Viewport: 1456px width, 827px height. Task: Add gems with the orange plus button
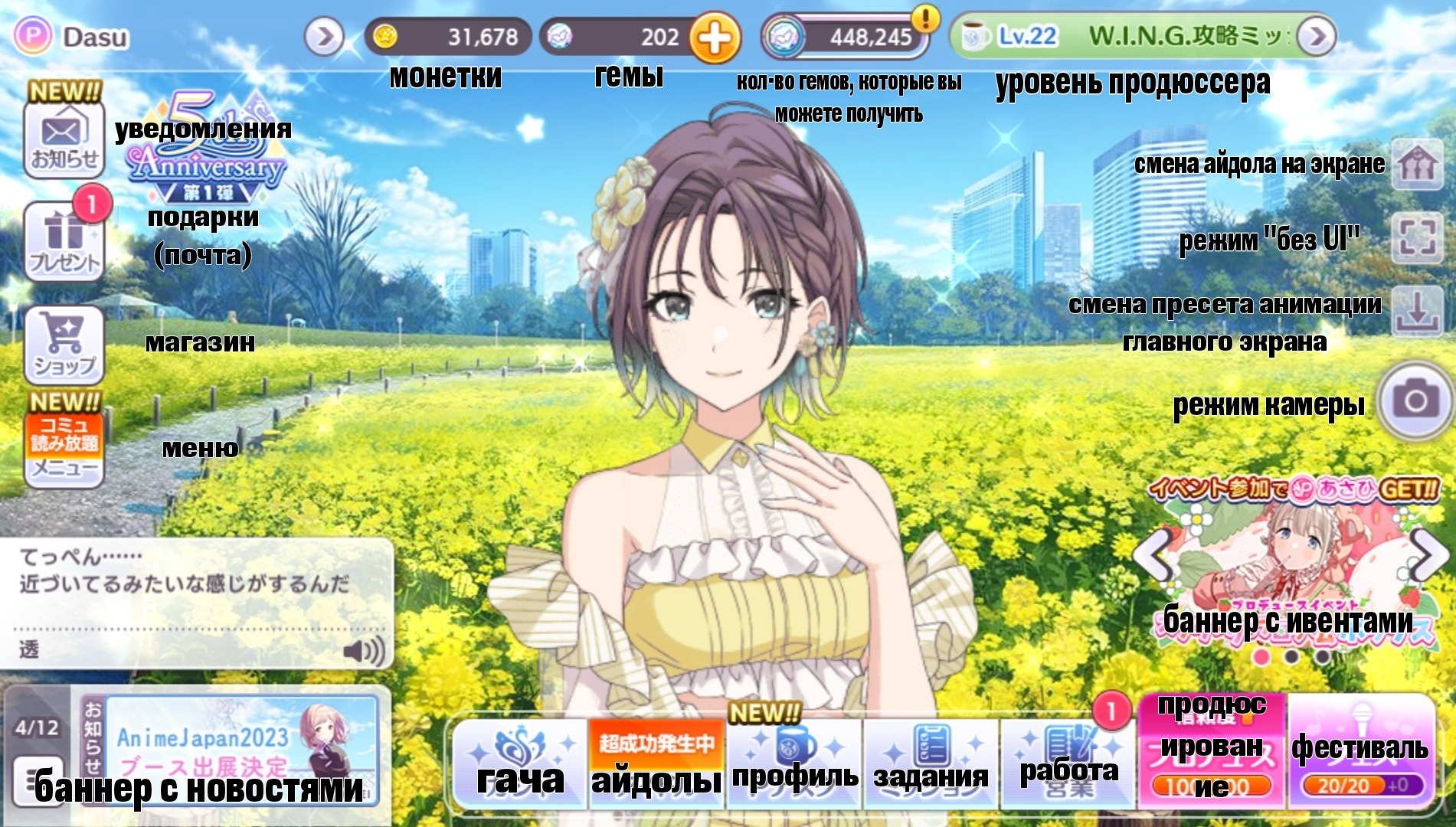click(x=715, y=38)
